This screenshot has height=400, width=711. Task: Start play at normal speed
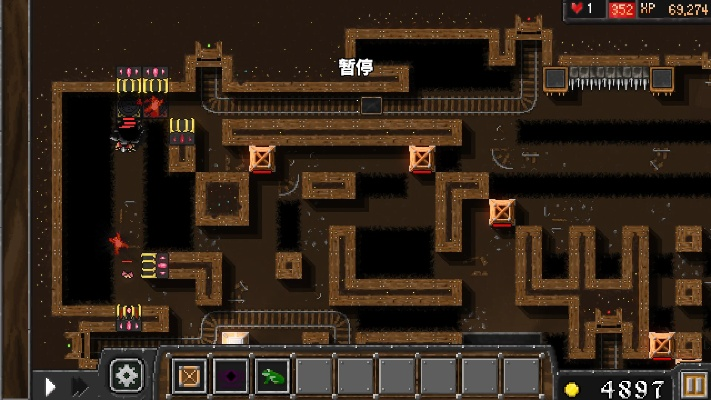click(x=51, y=385)
